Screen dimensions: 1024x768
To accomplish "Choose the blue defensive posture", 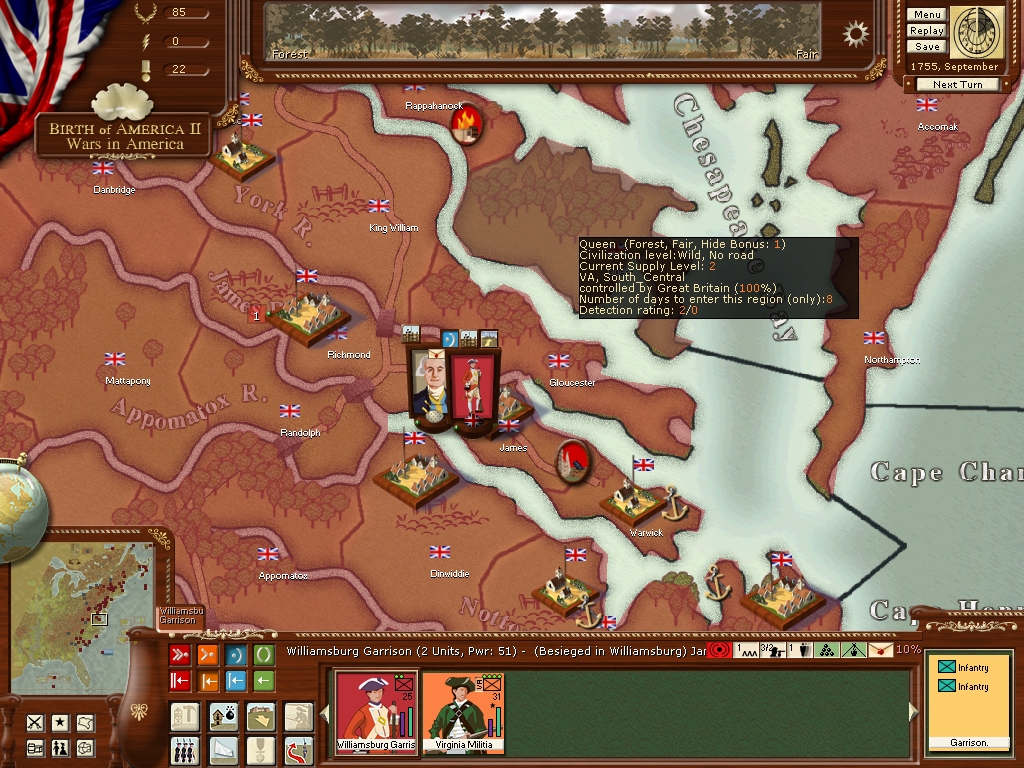I will pyautogui.click(x=236, y=655).
